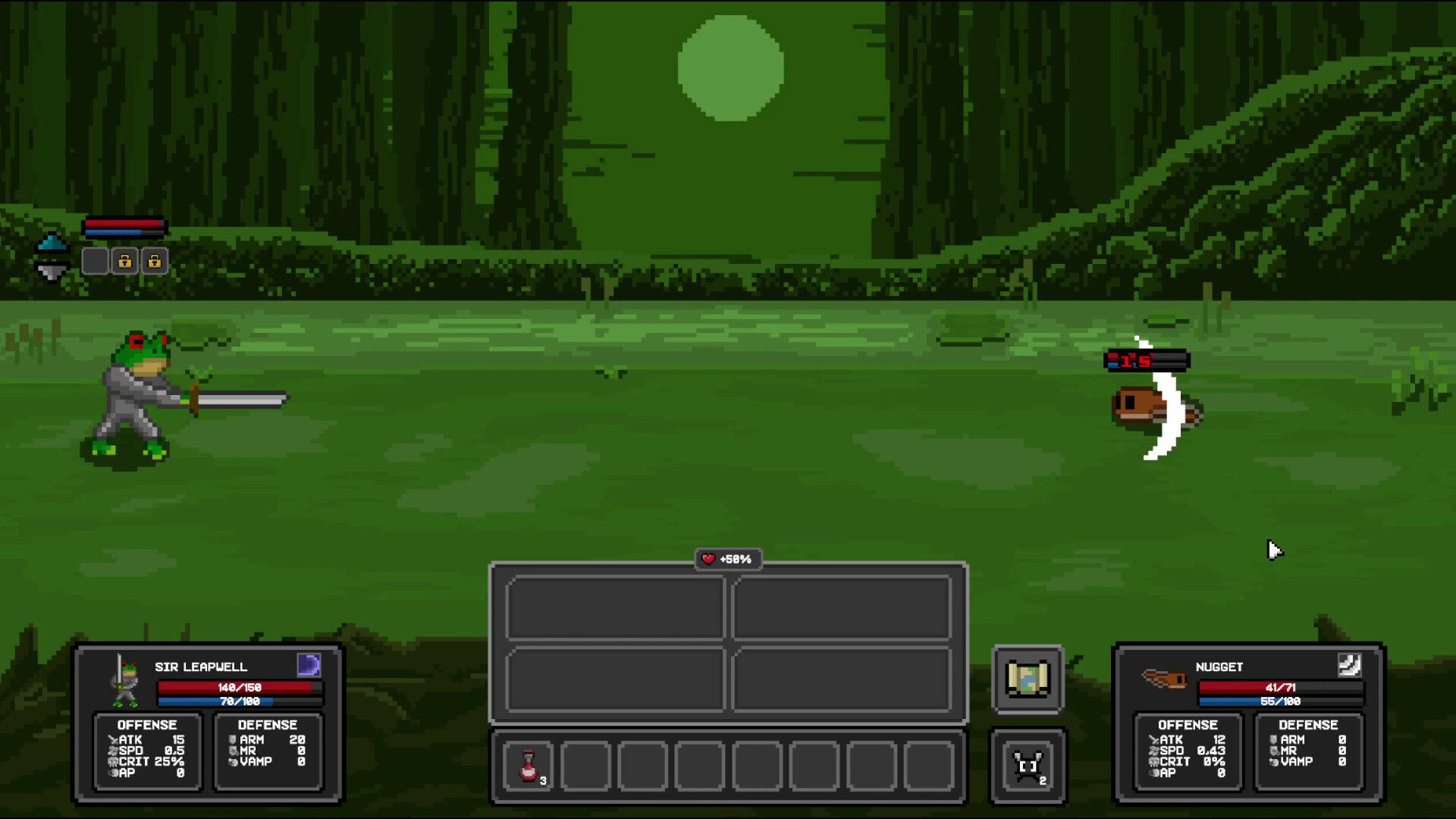Image resolution: width=1456 pixels, height=819 pixels.
Task: Click the heart +50% badge above the center panel
Action: (728, 560)
